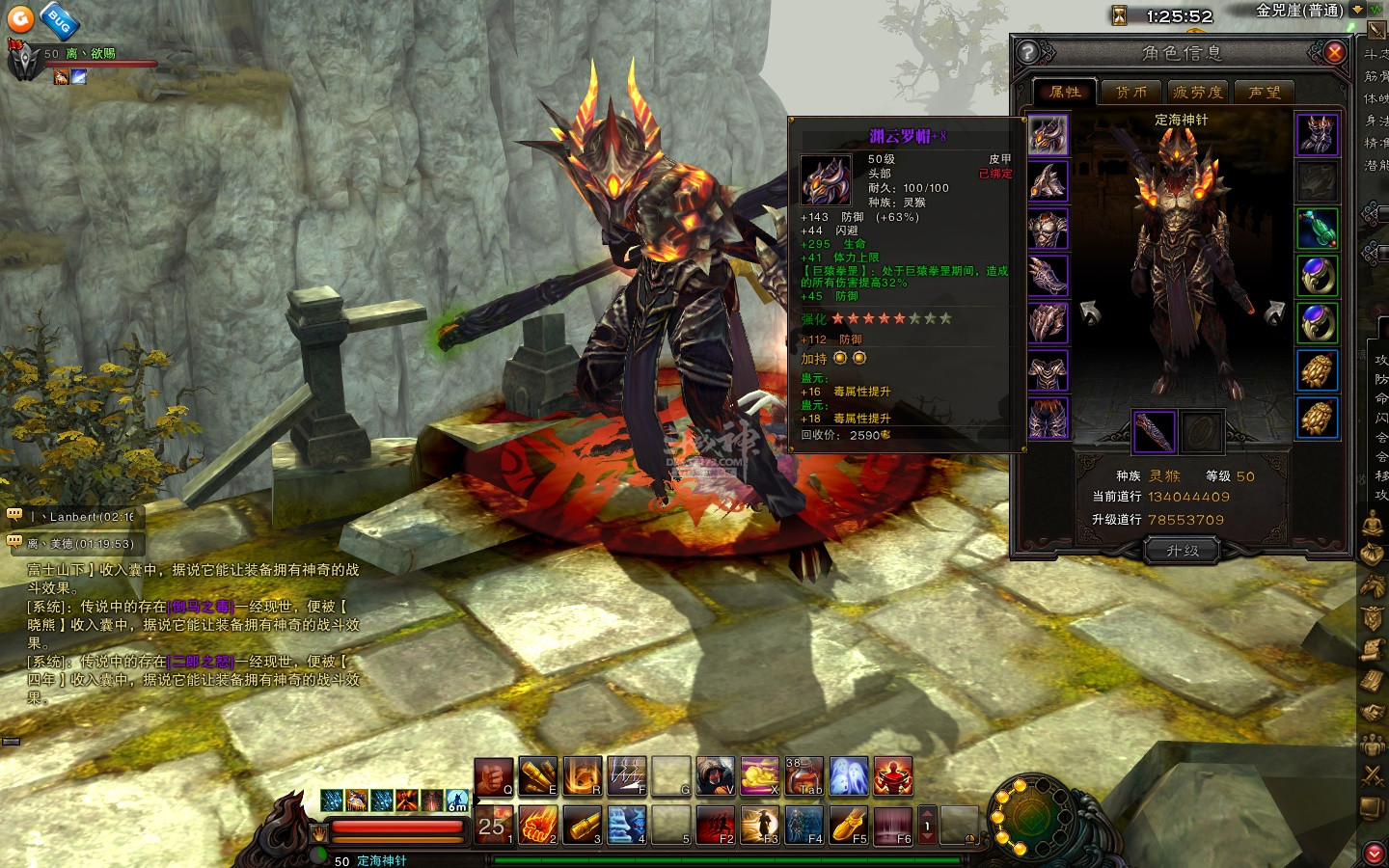Image resolution: width=1389 pixels, height=868 pixels.
Task: Close the 角色信息 character panel
Action: click(x=1335, y=52)
